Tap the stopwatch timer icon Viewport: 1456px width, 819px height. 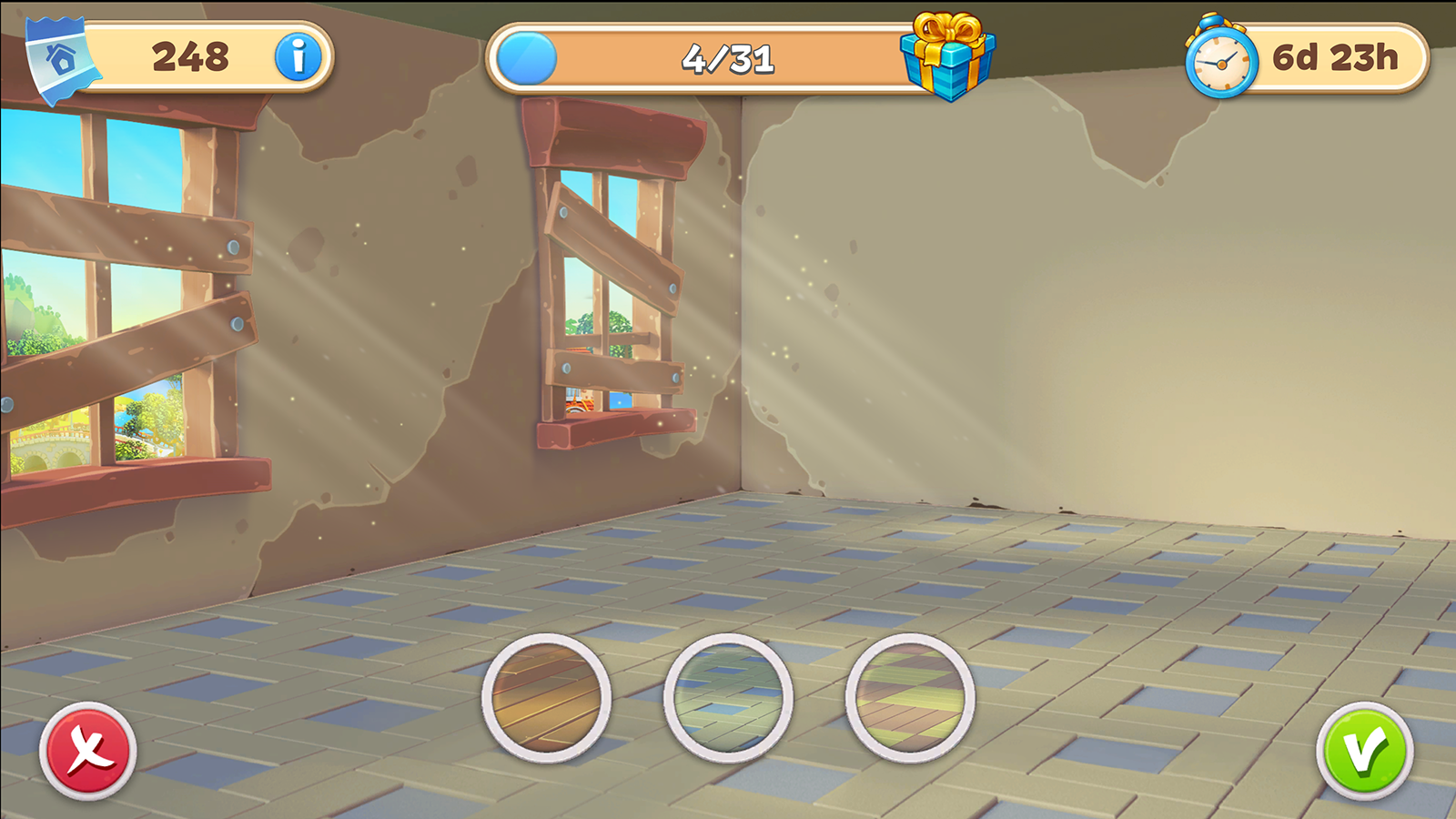pyautogui.click(x=1220, y=57)
